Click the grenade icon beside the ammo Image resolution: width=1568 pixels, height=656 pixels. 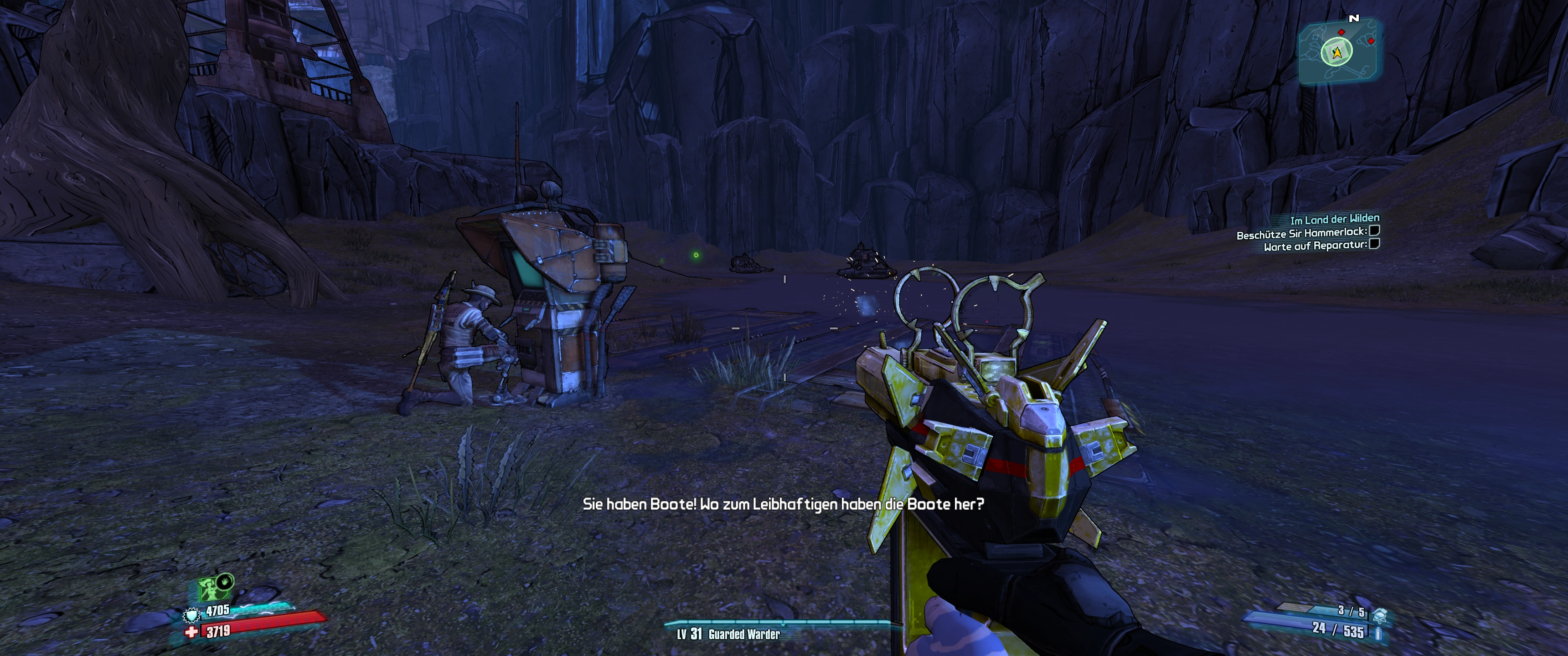point(1380,615)
